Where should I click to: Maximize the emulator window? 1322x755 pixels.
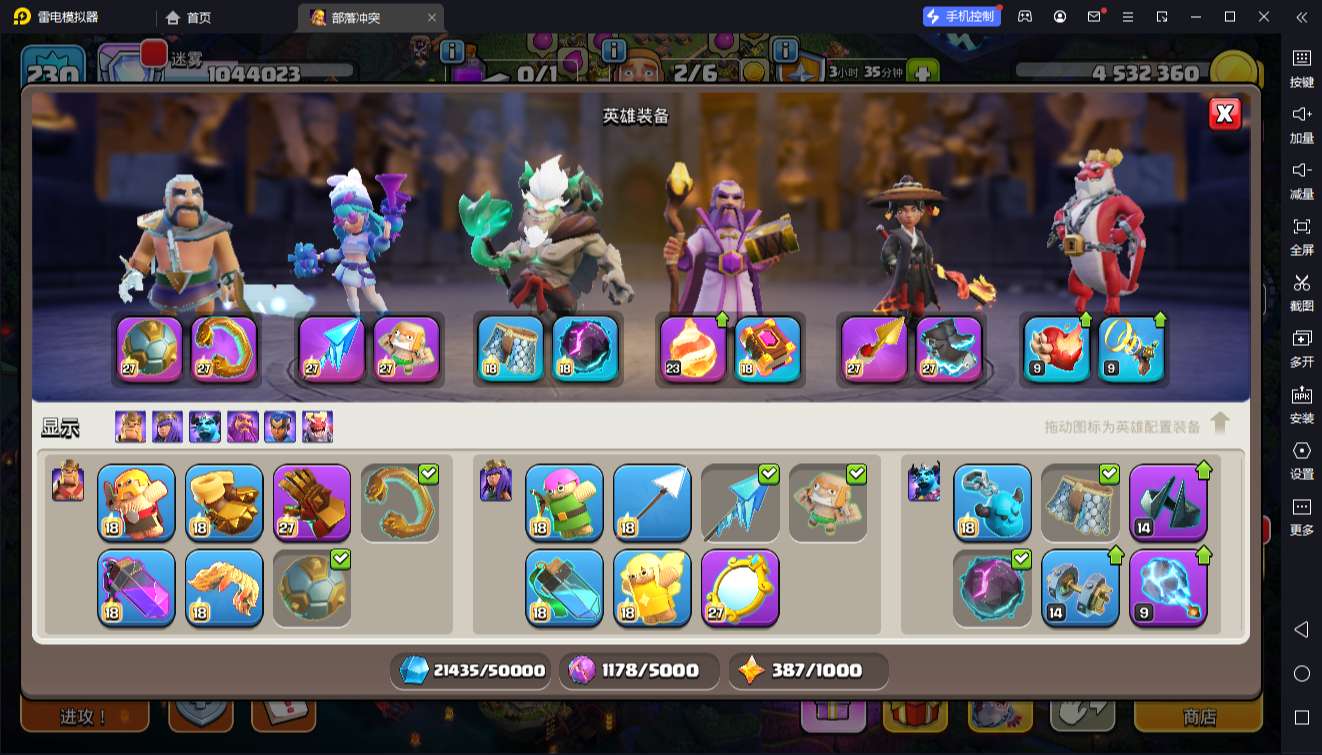coord(1230,17)
